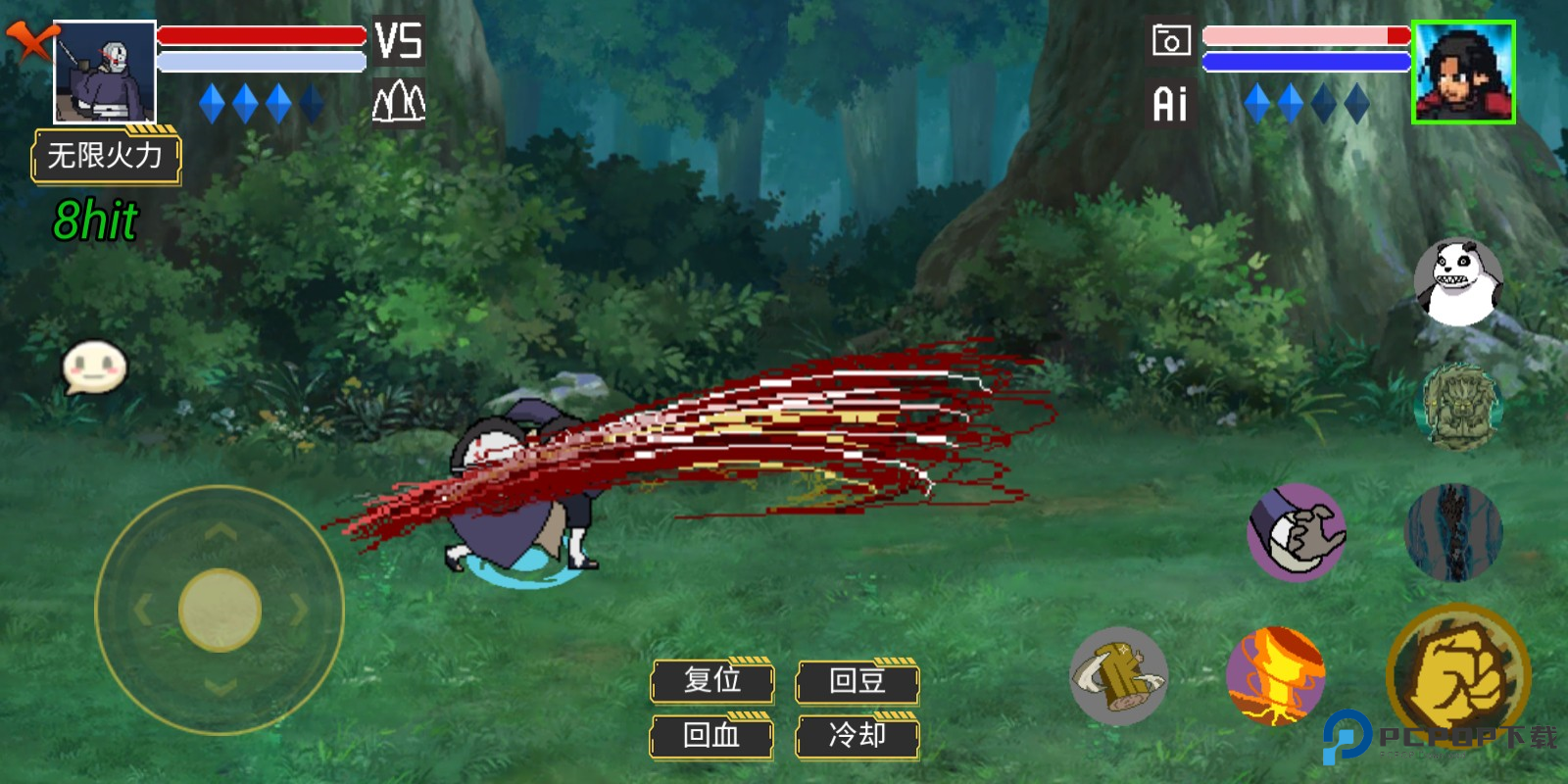Select the opponent portrait with green border
The image size is (1568, 784).
pos(1463,73)
